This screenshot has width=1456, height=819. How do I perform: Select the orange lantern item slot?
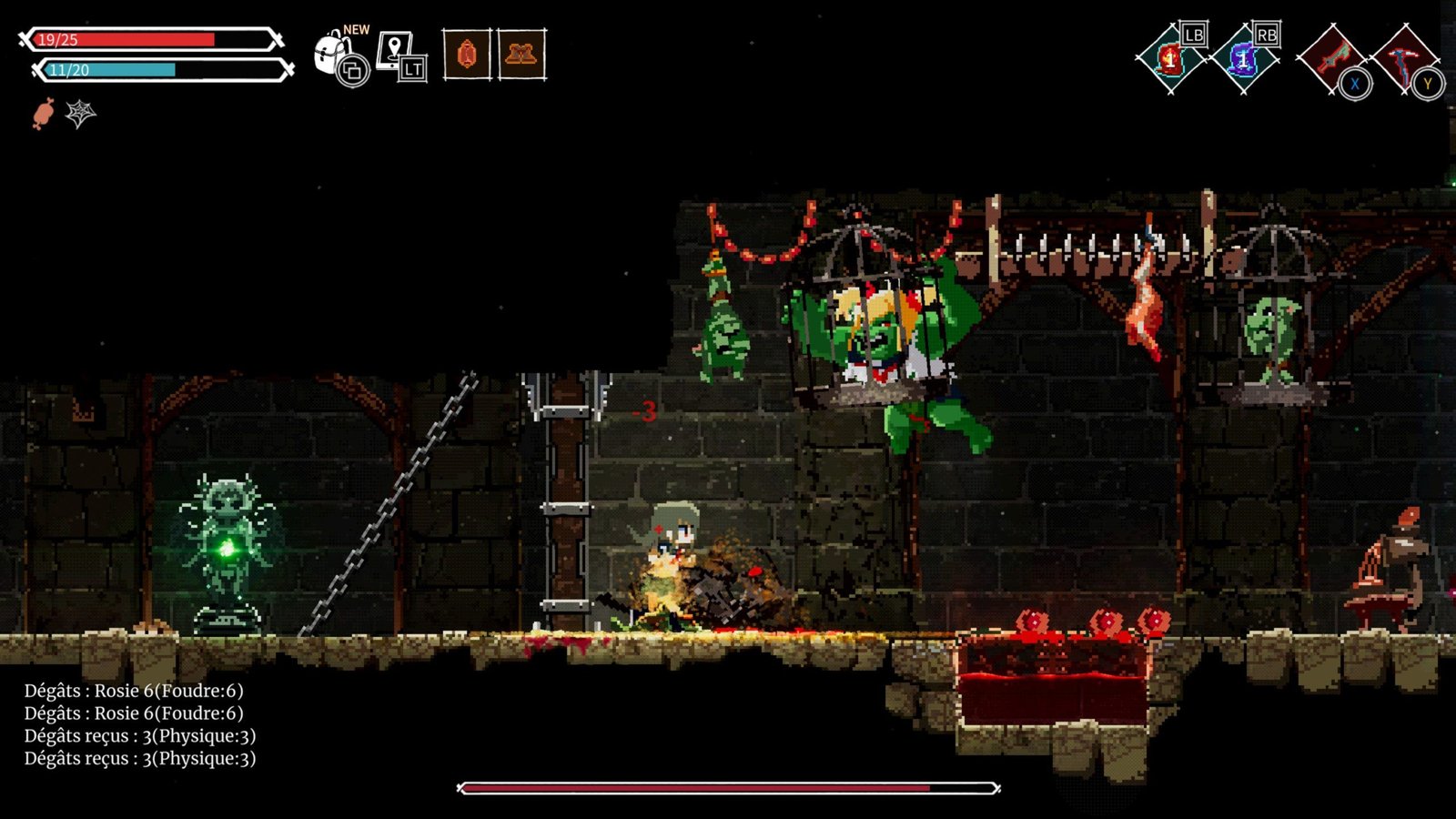467,55
